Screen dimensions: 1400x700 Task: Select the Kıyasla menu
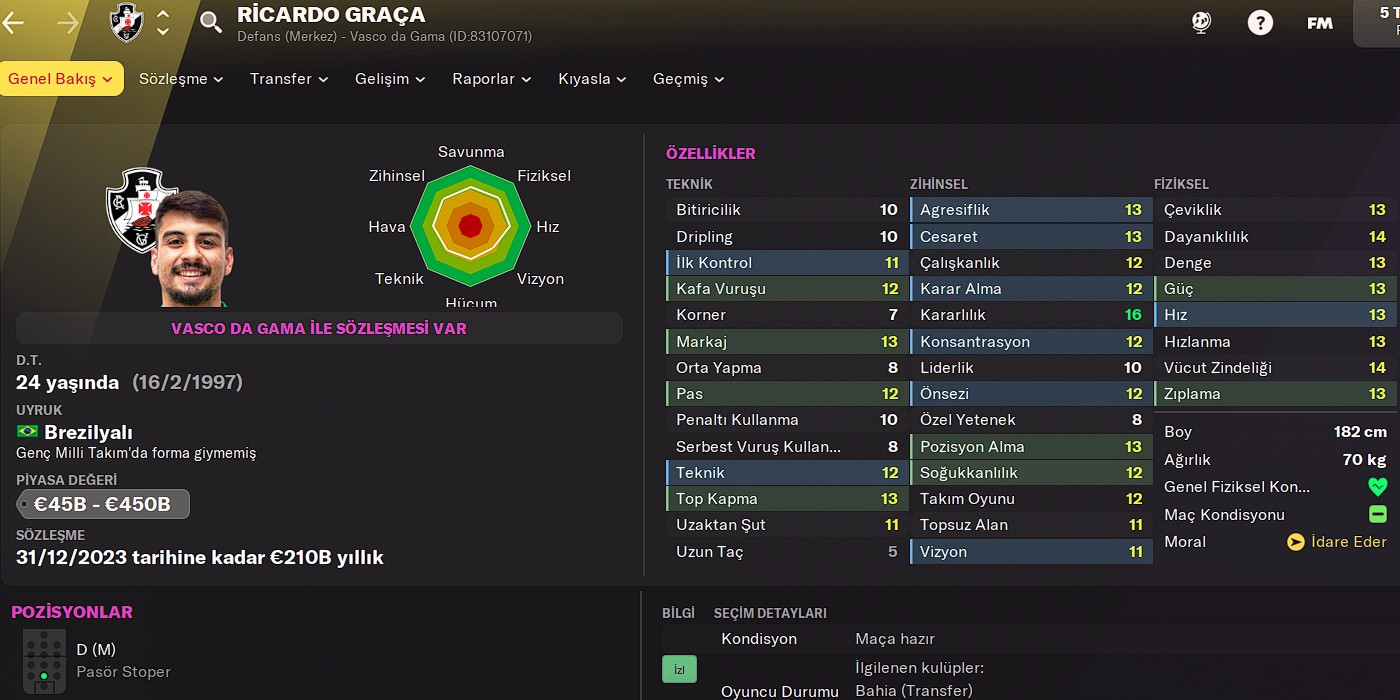[x=592, y=79]
